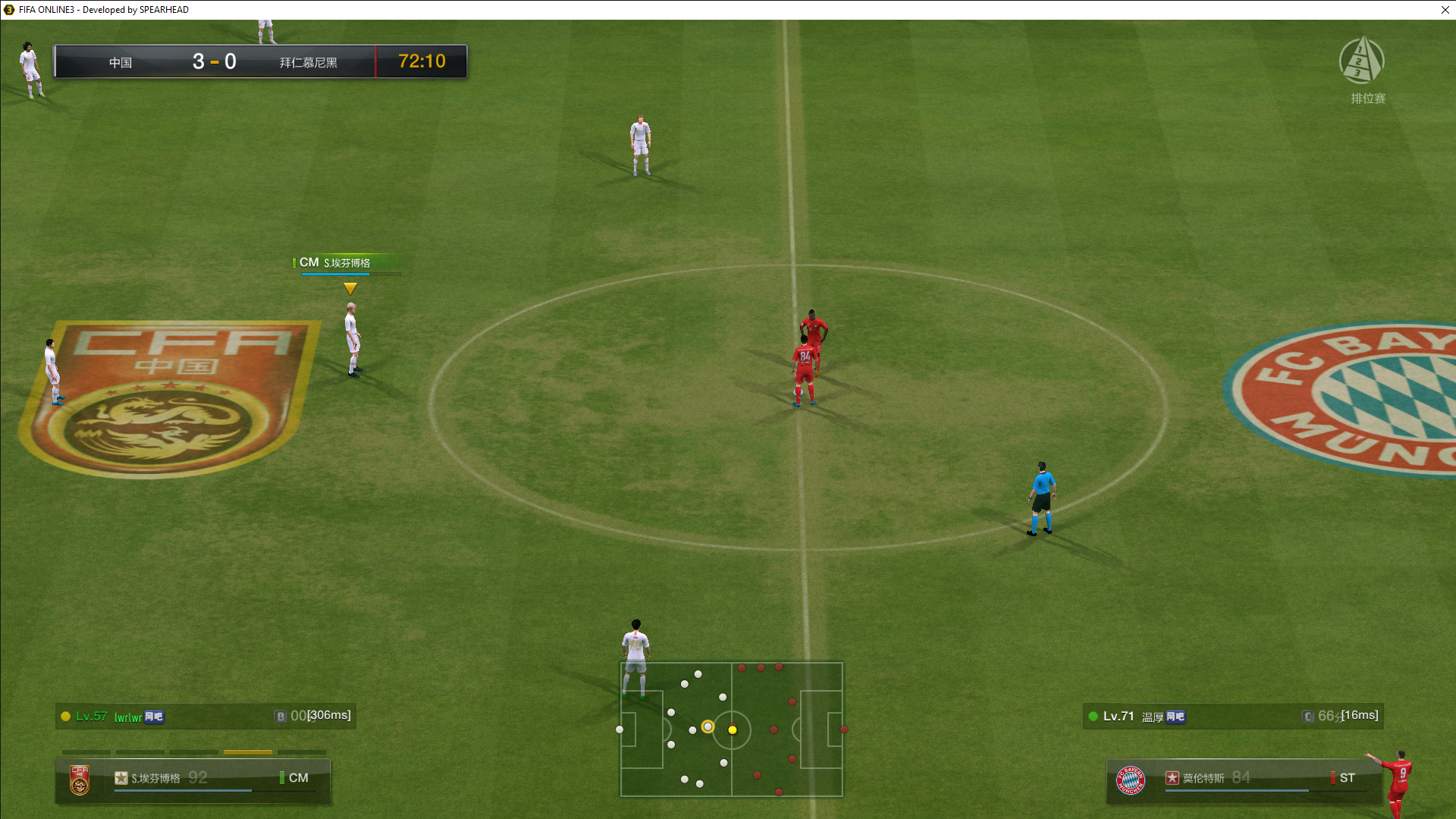
Task: Click the 温厚 Lv.71 user bar
Action: [1233, 716]
